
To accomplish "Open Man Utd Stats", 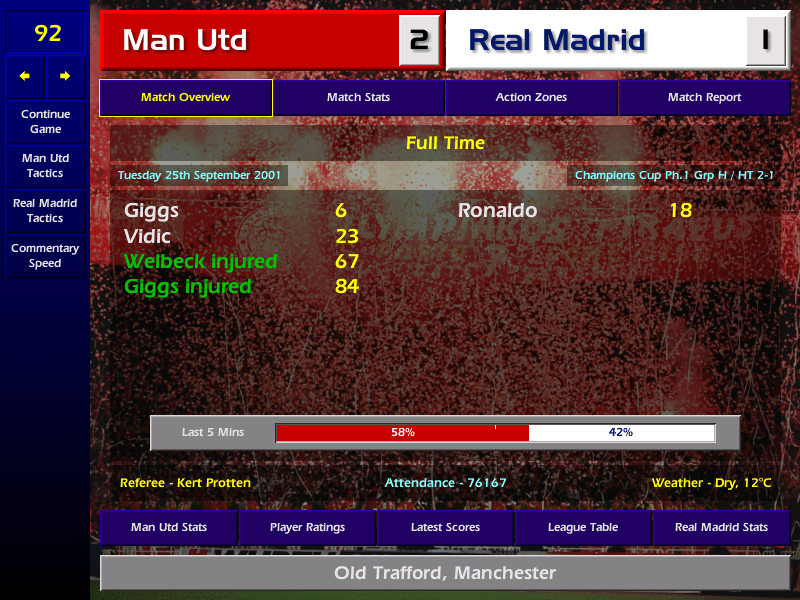I will point(169,527).
